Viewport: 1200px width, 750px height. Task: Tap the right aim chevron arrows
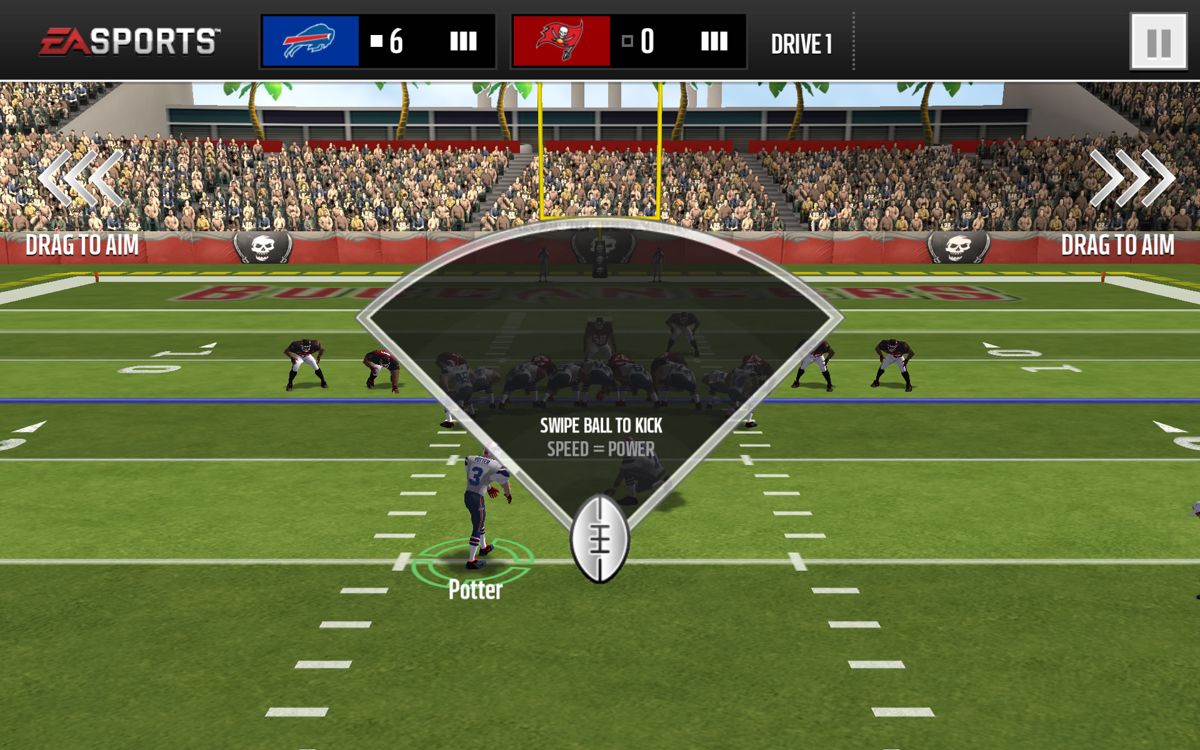pyautogui.click(x=1132, y=179)
